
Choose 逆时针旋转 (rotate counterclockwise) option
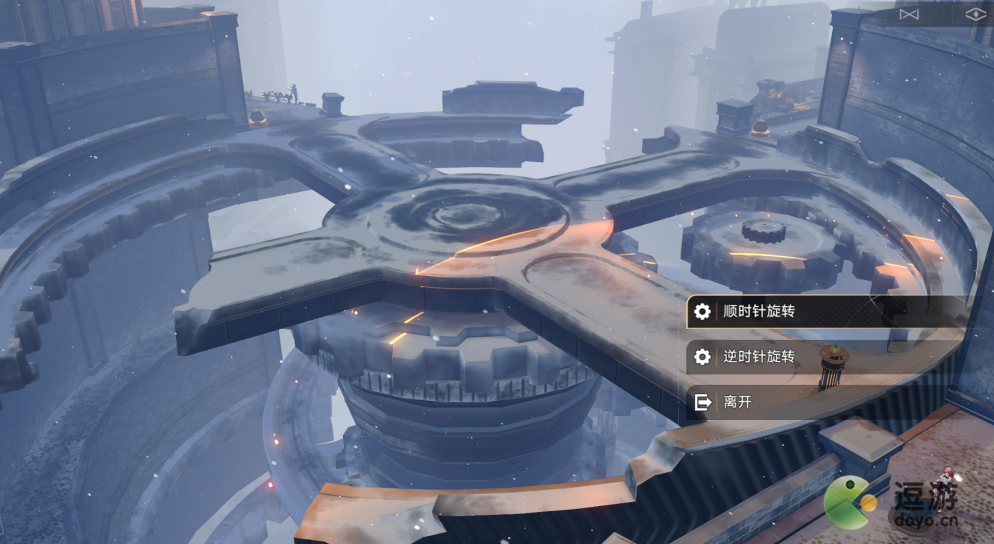coord(760,357)
